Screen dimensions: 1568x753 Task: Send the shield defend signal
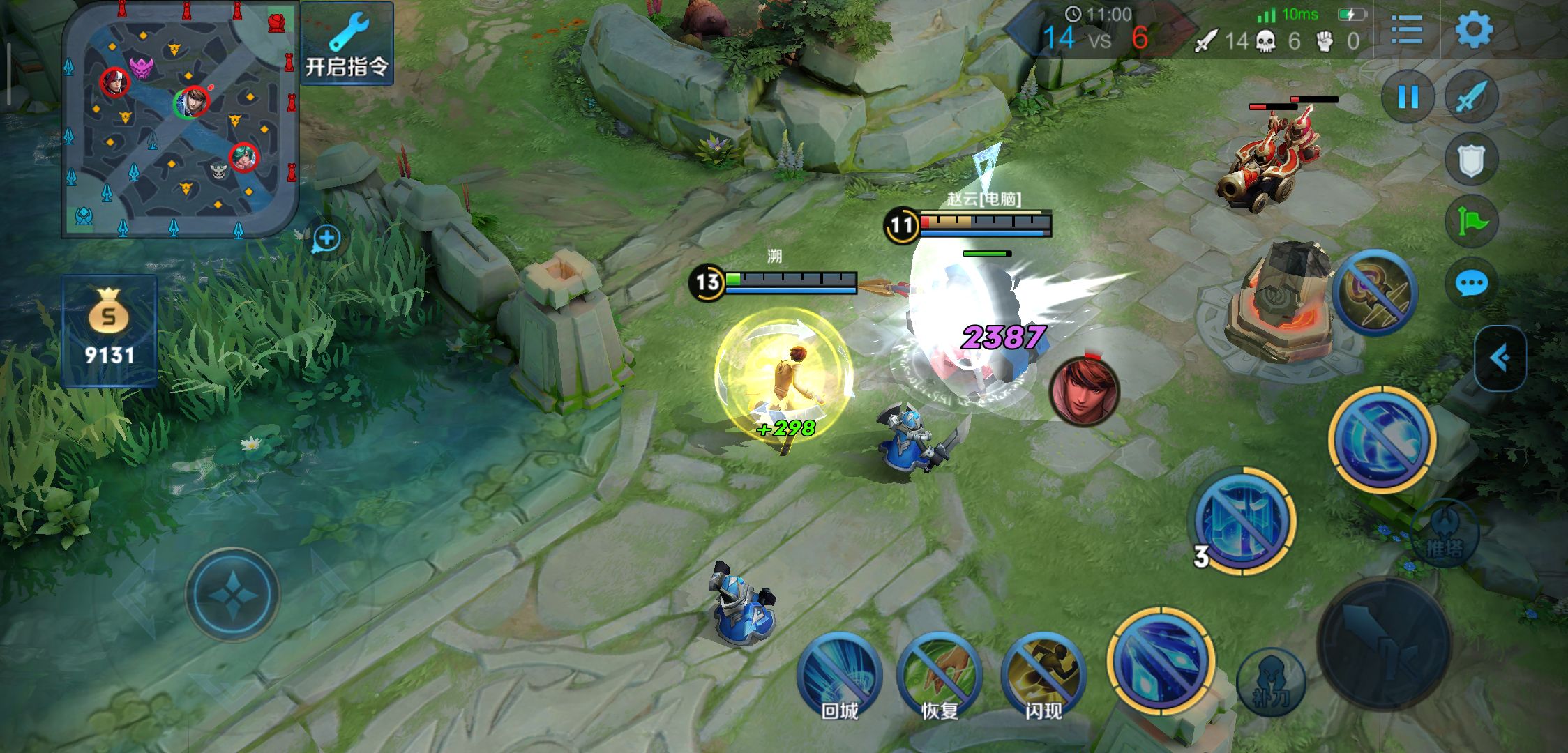coord(1471,160)
